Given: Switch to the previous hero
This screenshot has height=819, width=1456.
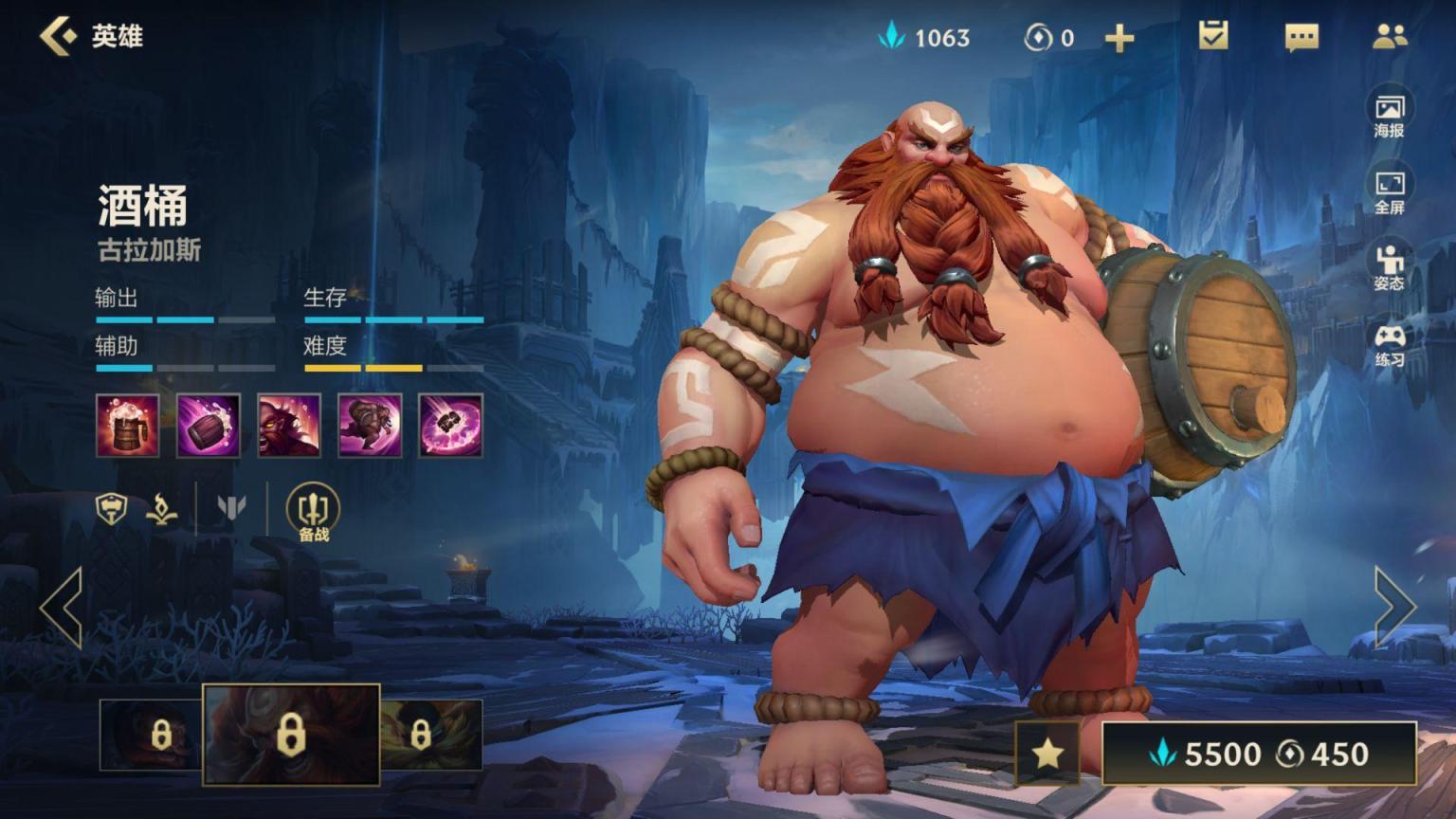Looking at the screenshot, I should point(62,608).
